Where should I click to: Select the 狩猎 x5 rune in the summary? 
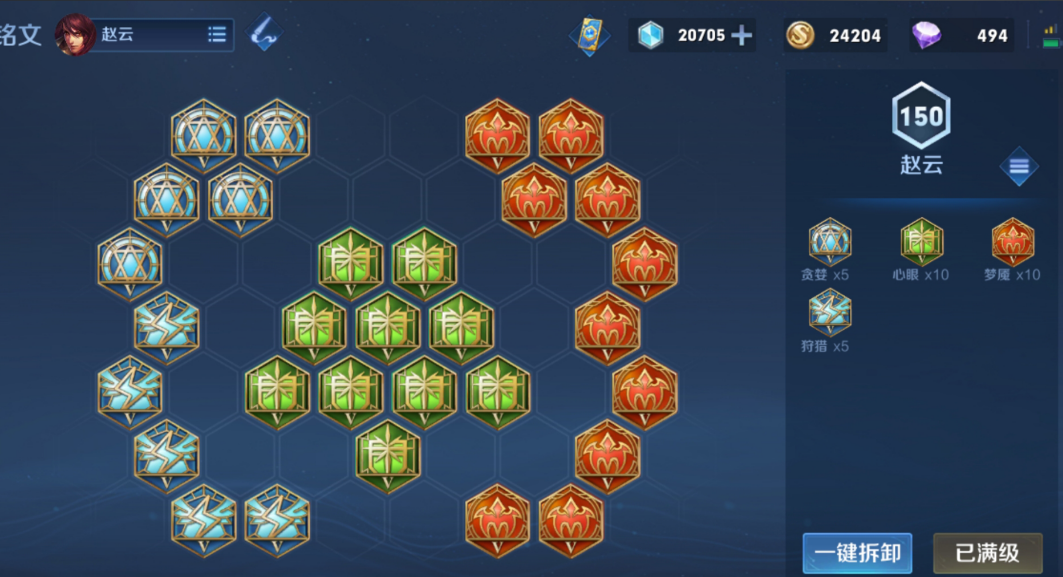click(830, 313)
